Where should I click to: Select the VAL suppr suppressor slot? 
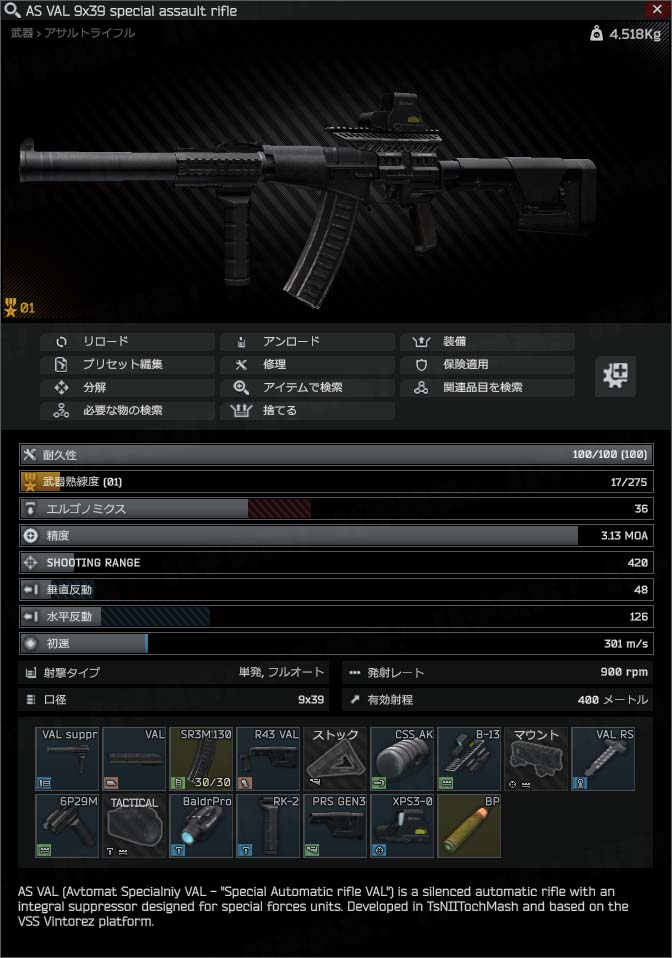coord(67,758)
